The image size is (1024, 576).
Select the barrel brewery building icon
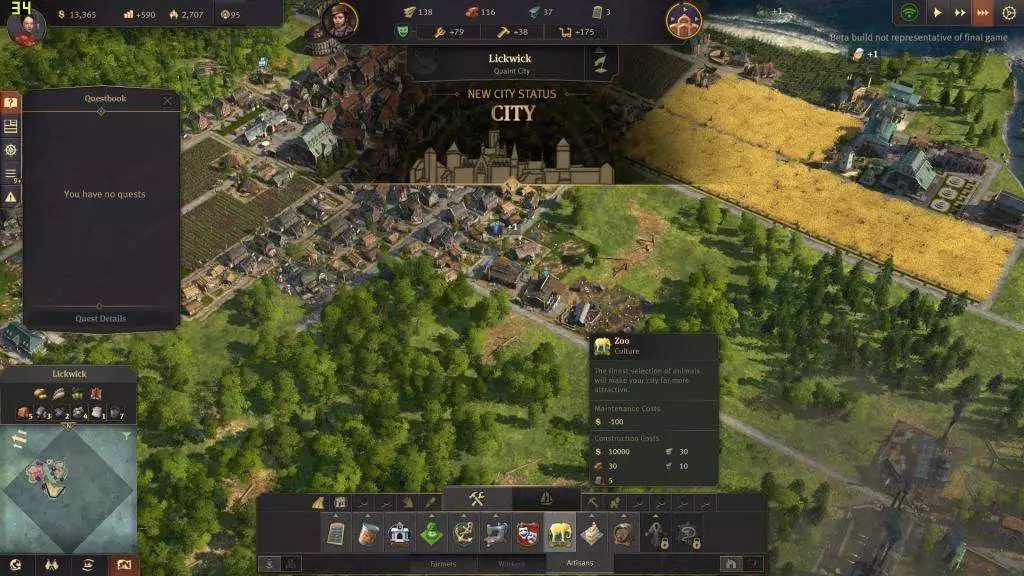click(624, 533)
